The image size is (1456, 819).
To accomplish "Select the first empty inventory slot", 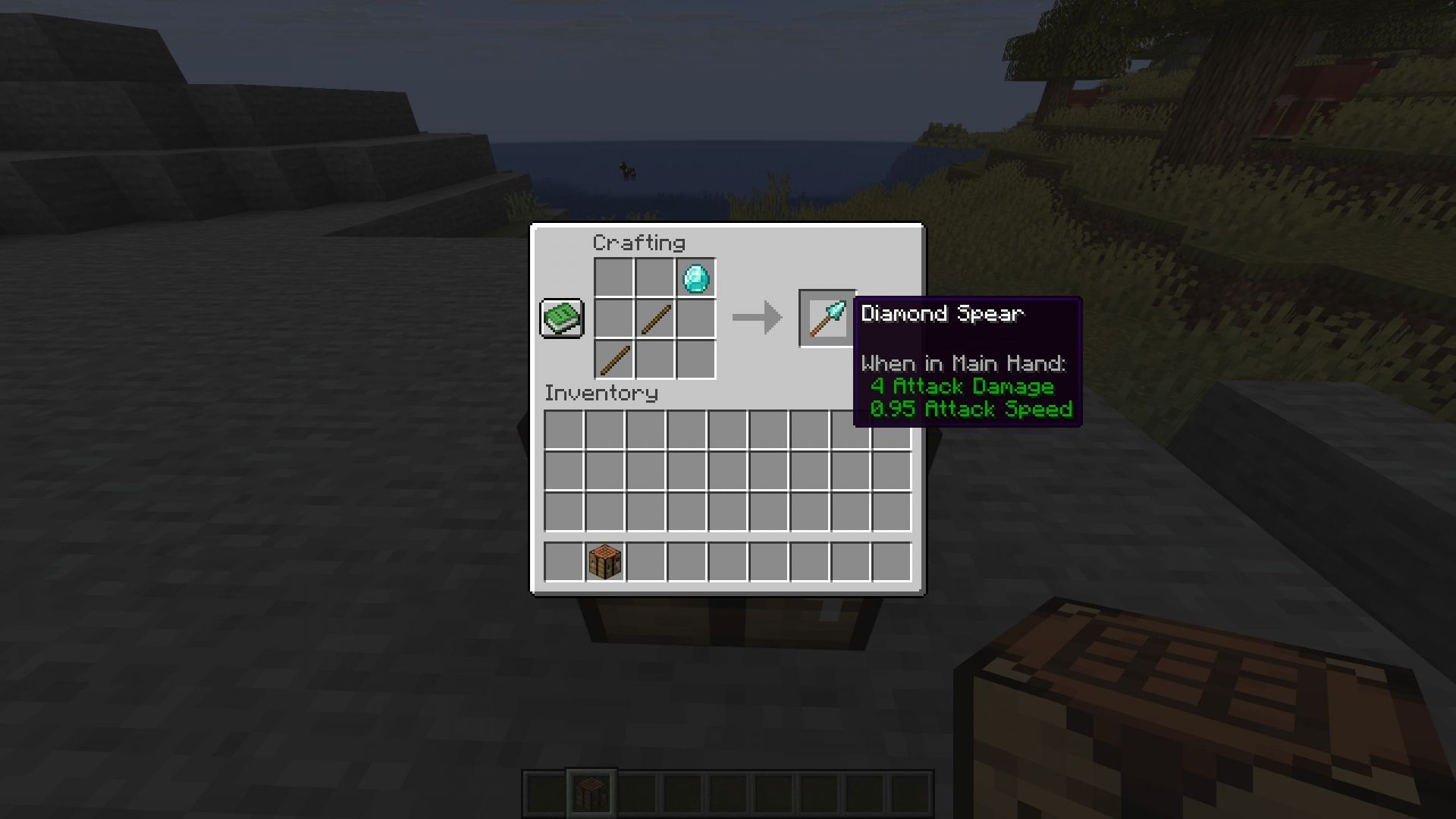I will click(x=563, y=428).
